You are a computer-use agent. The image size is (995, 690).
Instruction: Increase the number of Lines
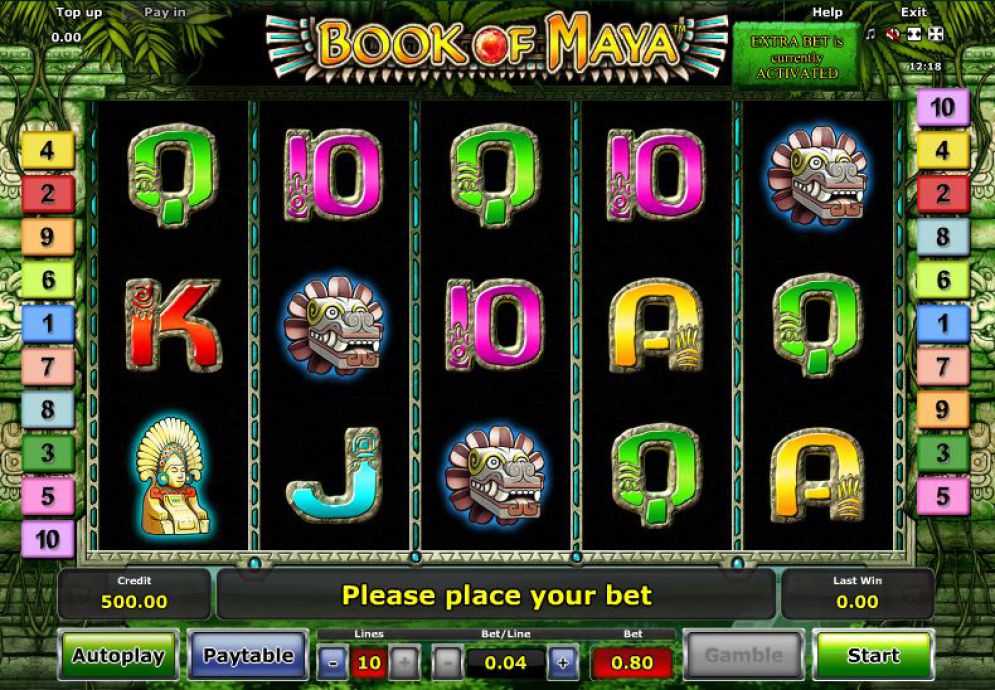(404, 662)
